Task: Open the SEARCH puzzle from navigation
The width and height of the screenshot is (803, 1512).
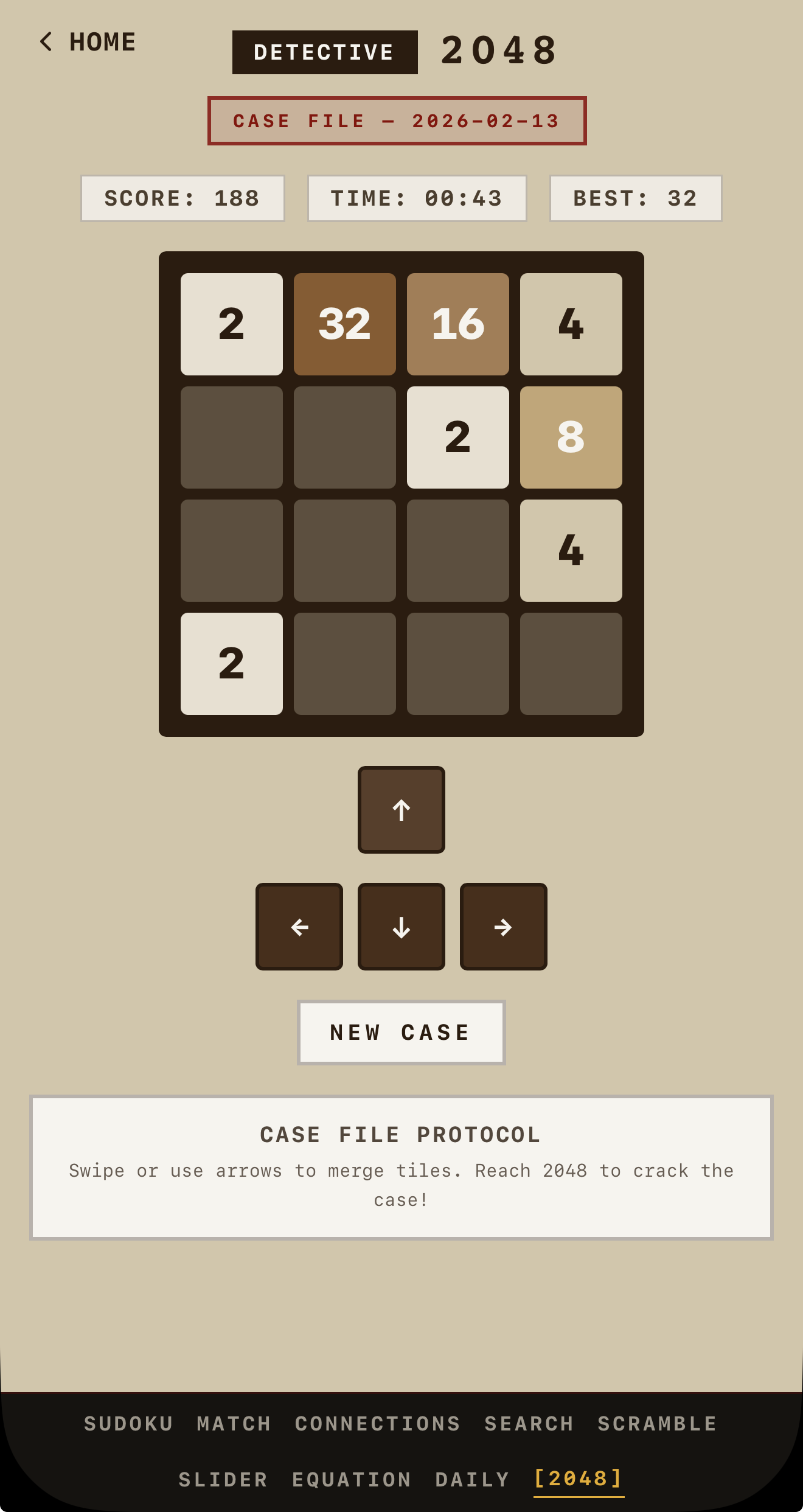Action: [529, 1424]
